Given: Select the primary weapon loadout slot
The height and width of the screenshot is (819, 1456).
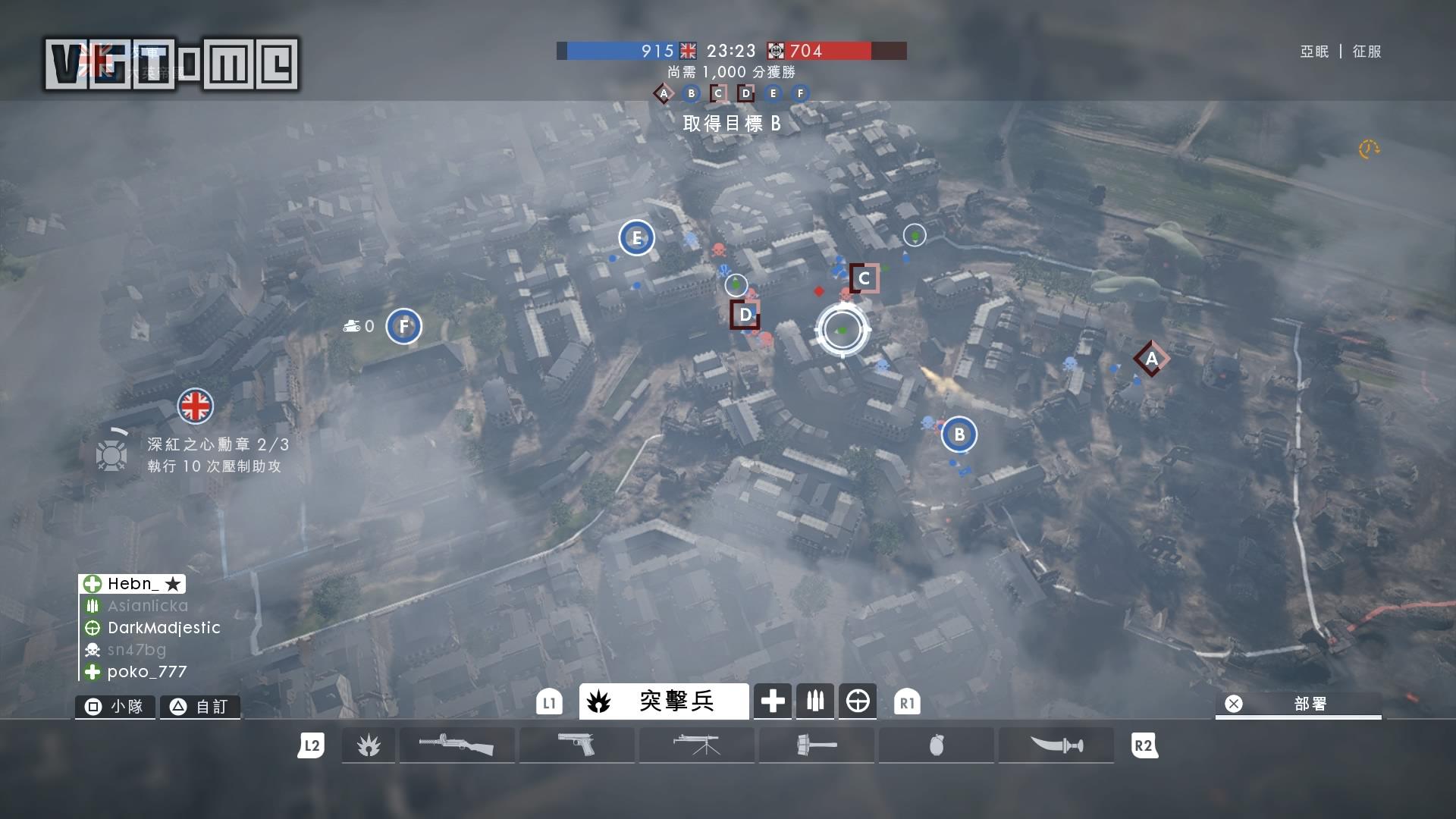Looking at the screenshot, I should point(457,745).
